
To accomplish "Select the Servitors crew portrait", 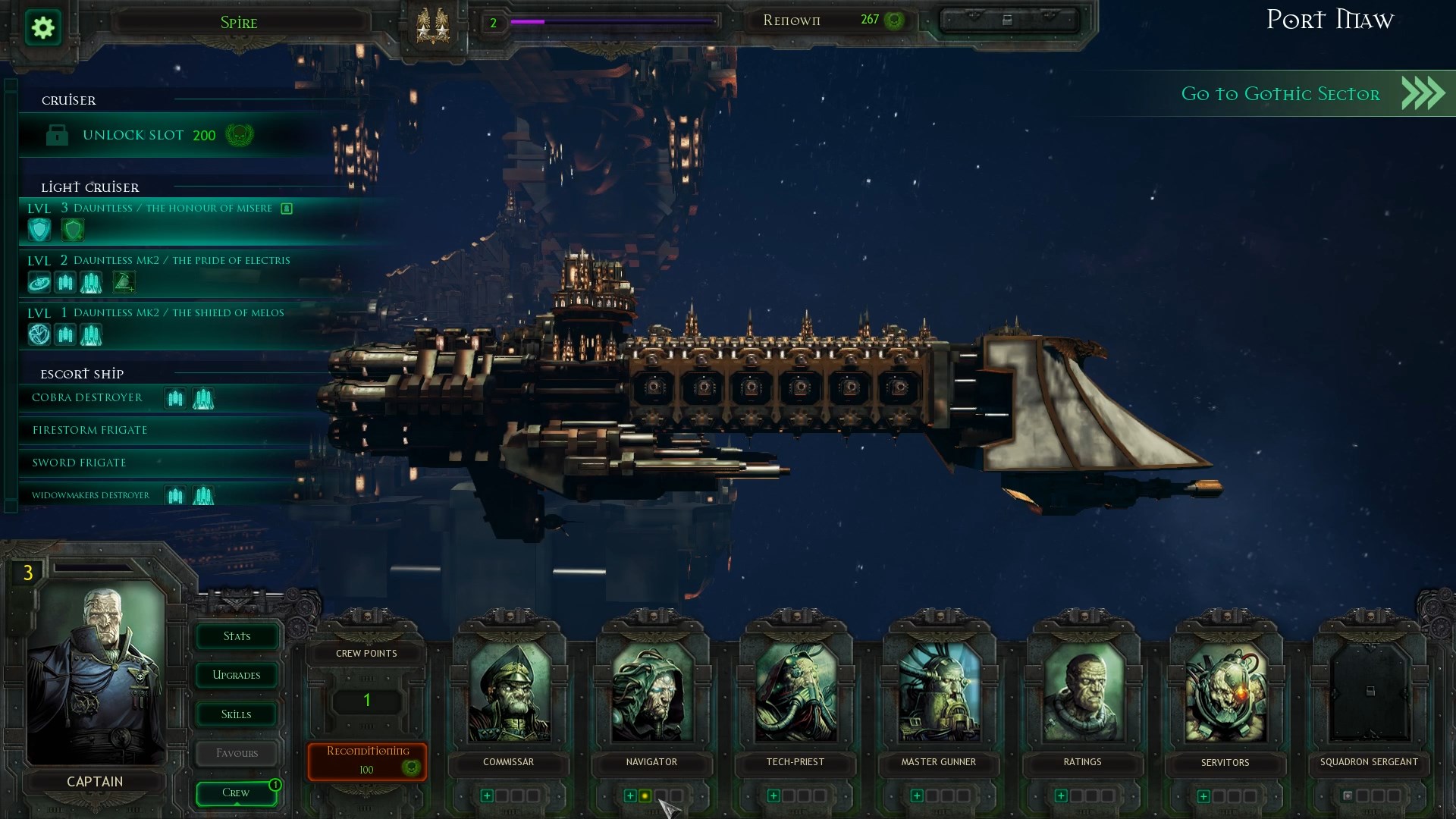I will [1225, 694].
